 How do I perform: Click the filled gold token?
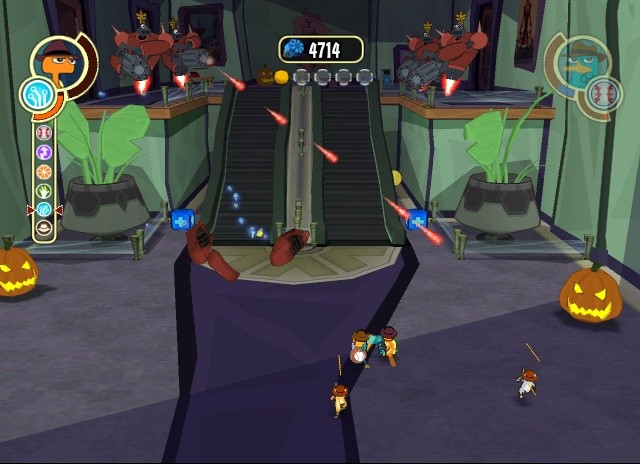[282, 76]
